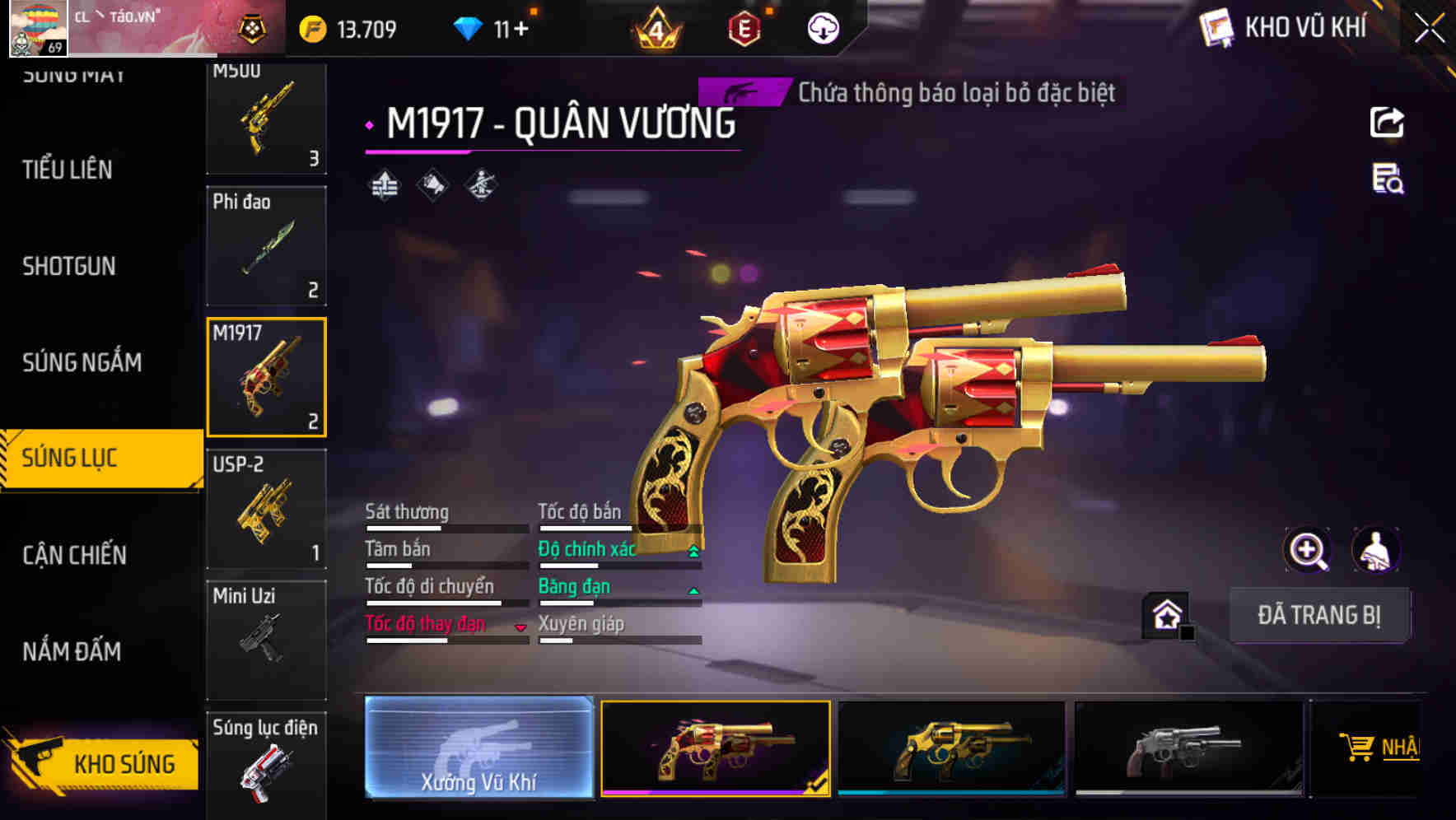Image resolution: width=1456 pixels, height=820 pixels.
Task: Open Xưởng Vũ Khí at the bottom
Action: pos(479,750)
